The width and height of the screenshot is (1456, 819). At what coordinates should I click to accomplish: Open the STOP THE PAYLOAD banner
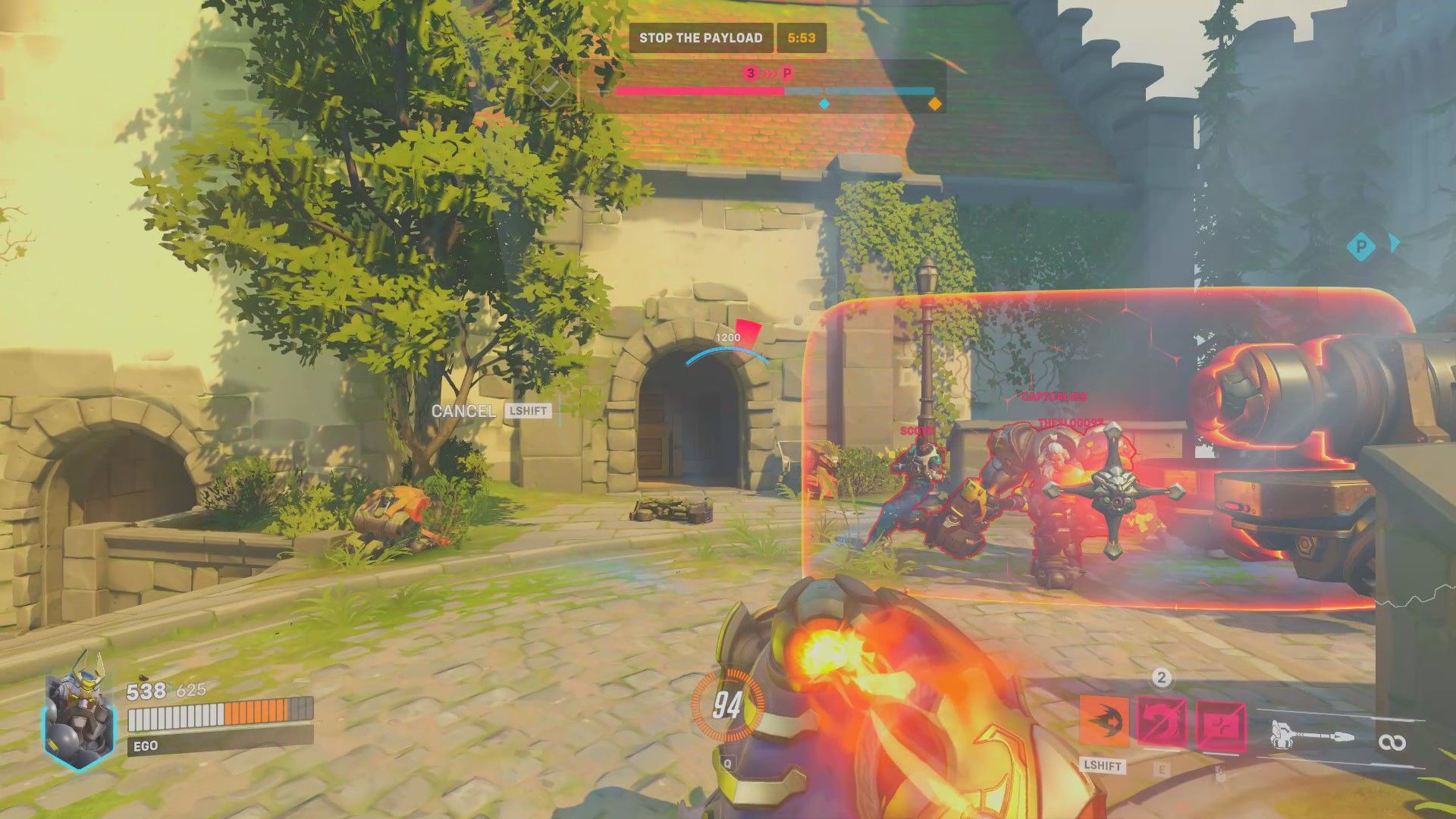(700, 37)
